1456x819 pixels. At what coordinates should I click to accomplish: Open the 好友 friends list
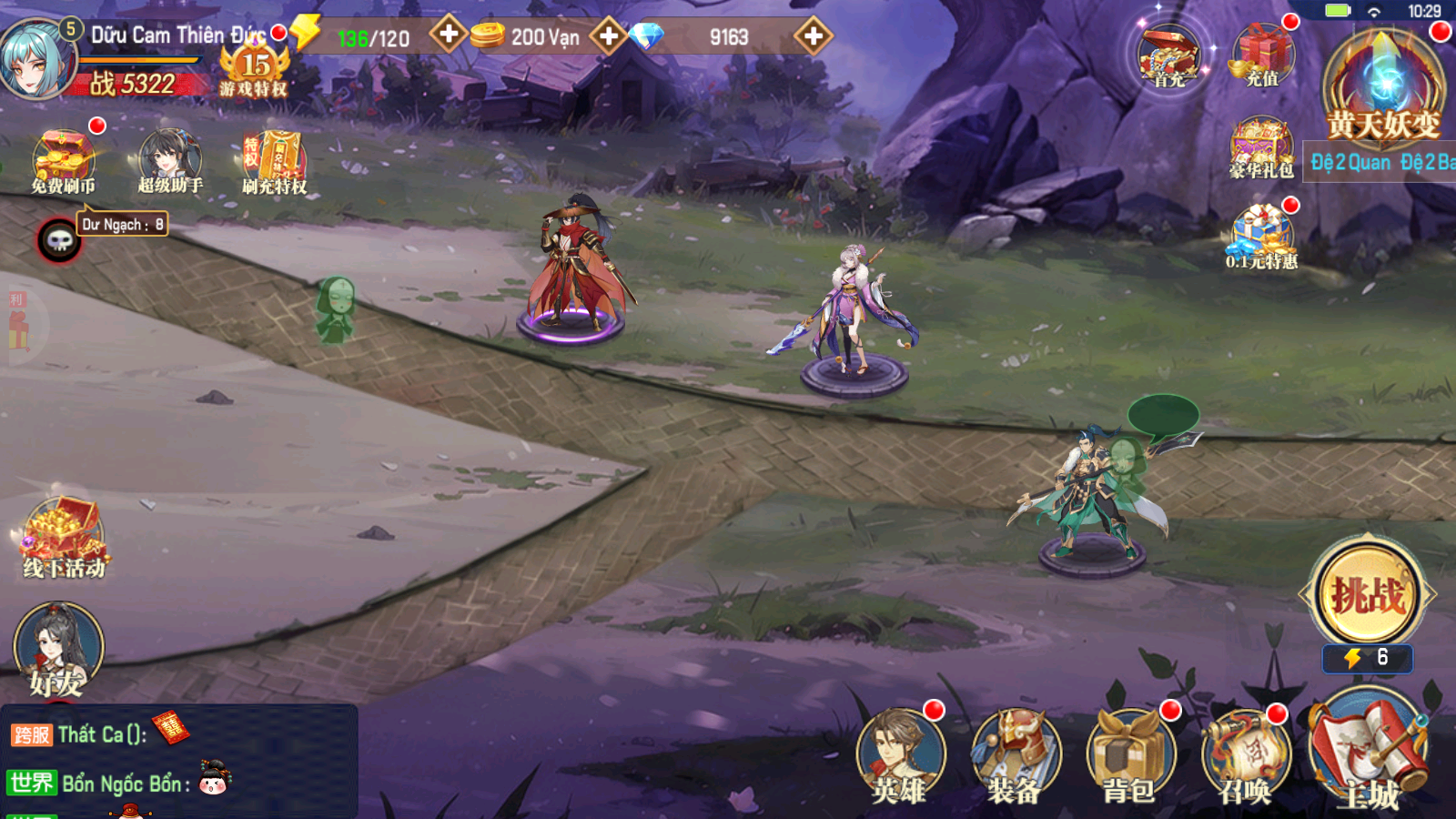coord(58,650)
